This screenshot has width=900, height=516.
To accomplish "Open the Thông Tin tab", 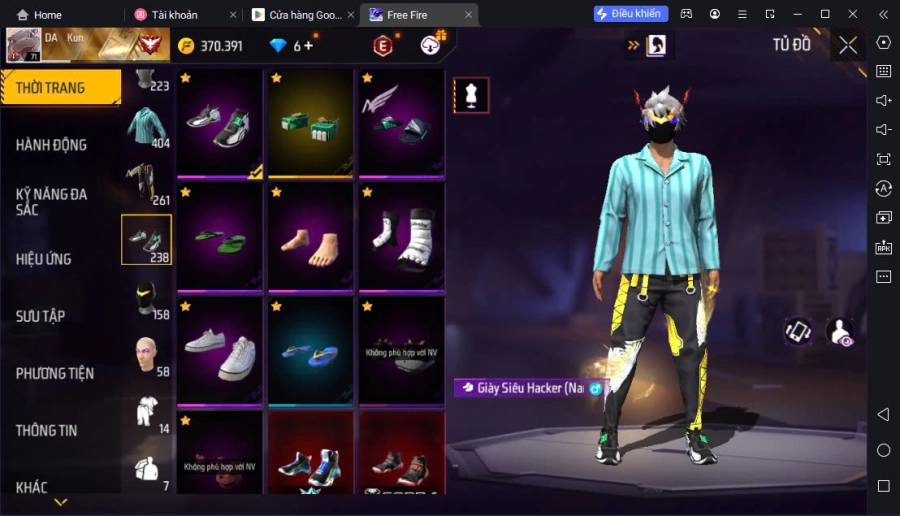I will coord(46,430).
